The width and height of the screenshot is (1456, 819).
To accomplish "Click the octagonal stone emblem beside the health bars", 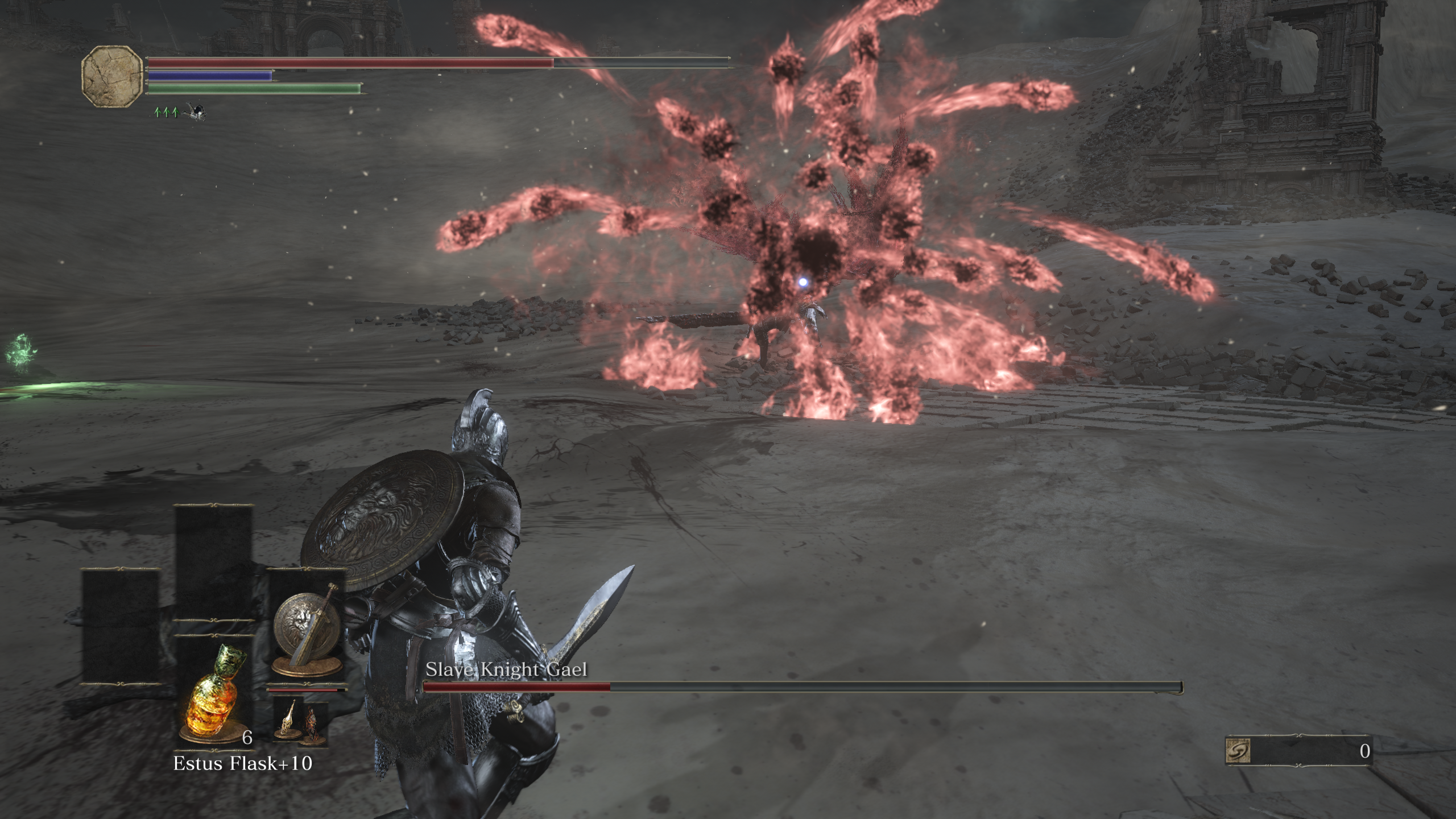I will point(111,76).
